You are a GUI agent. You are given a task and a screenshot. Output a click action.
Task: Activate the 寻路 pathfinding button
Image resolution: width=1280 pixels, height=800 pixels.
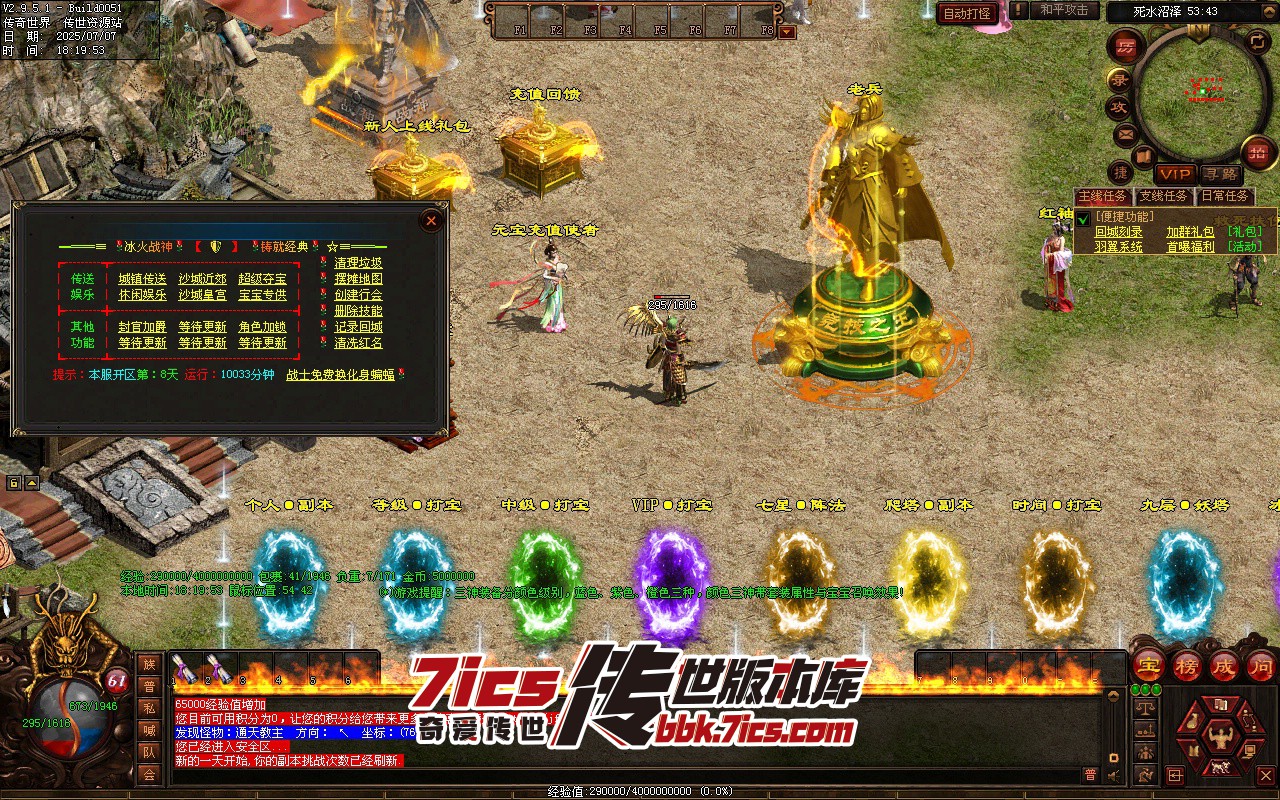(1219, 174)
